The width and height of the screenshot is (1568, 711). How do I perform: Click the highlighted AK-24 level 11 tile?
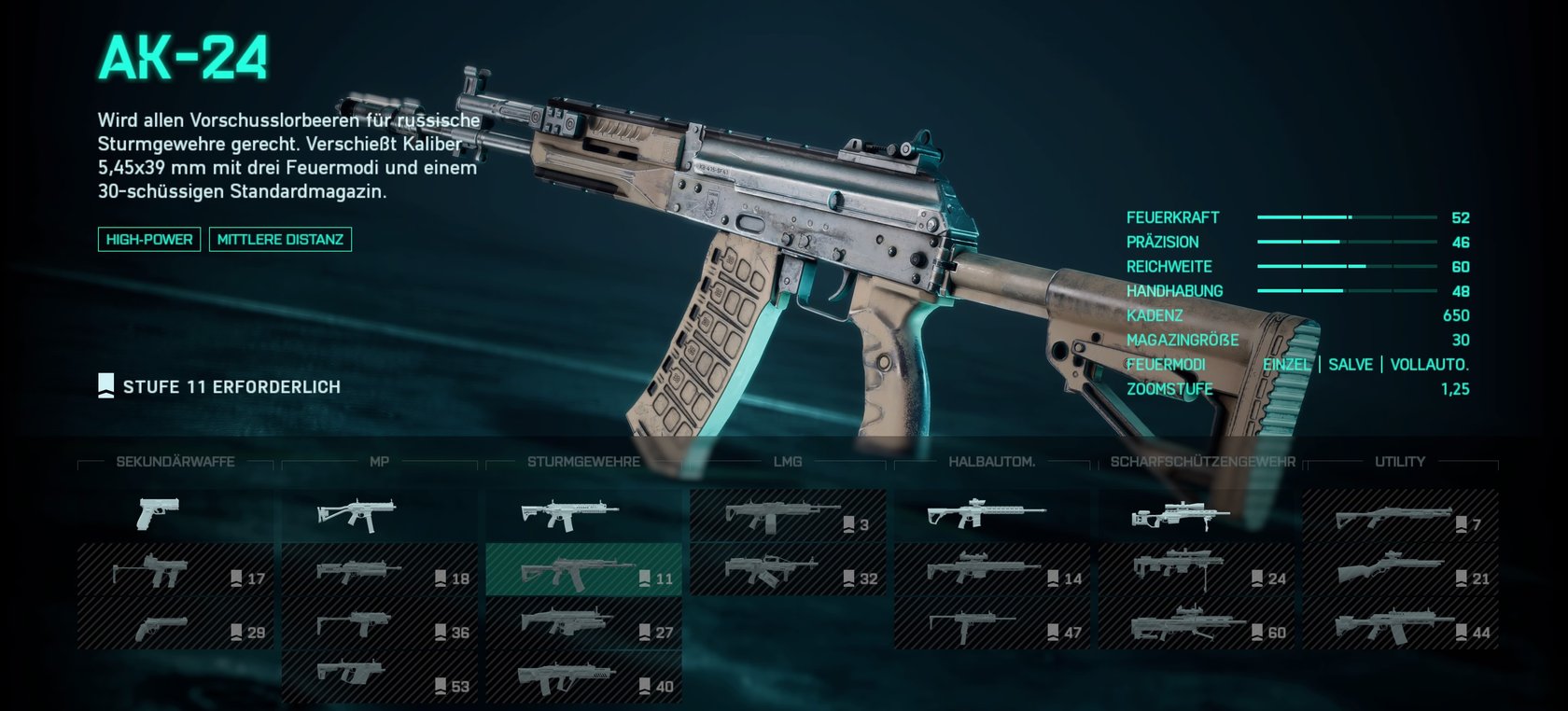point(583,569)
